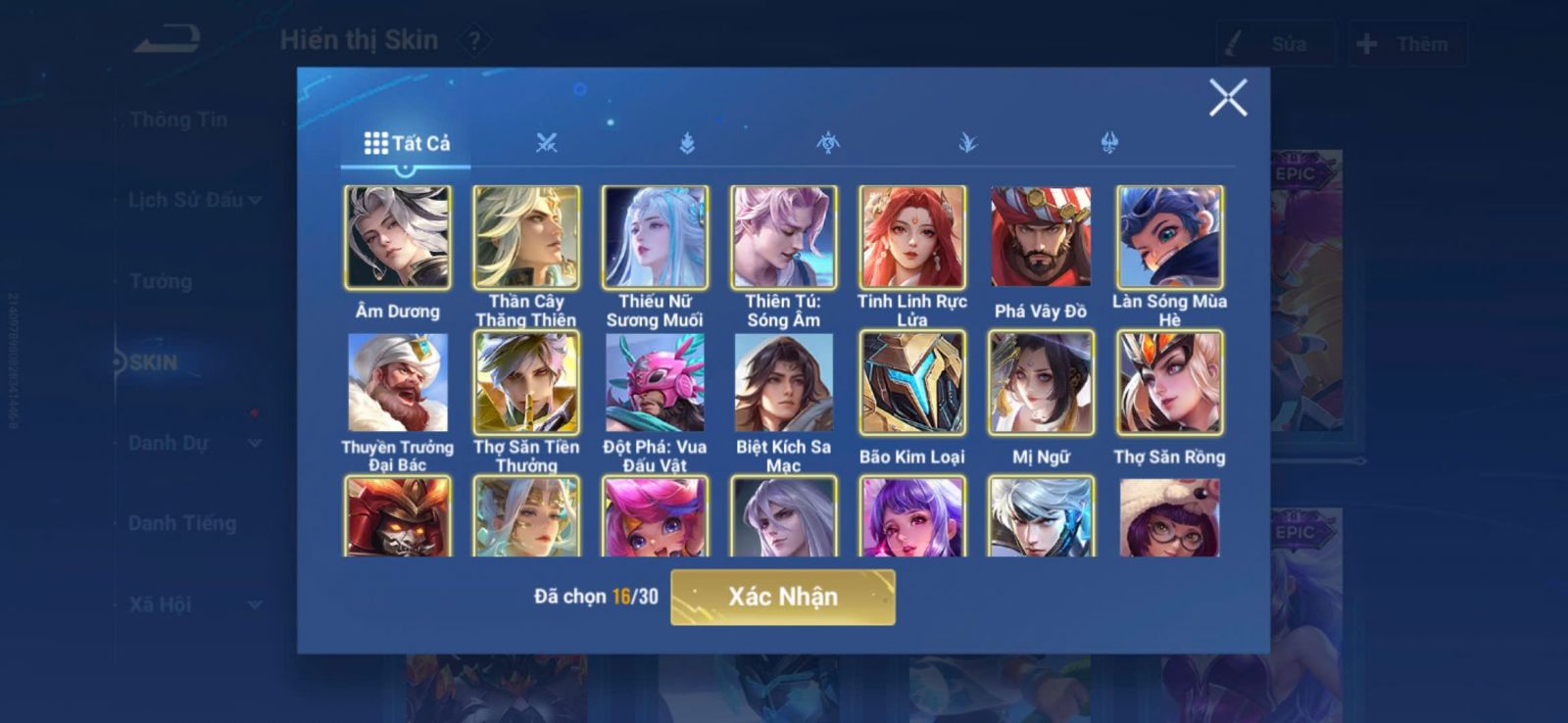Viewport: 1568px width, 723px height.
Task: Select the Bão Kim Loại skin
Action: [912, 383]
